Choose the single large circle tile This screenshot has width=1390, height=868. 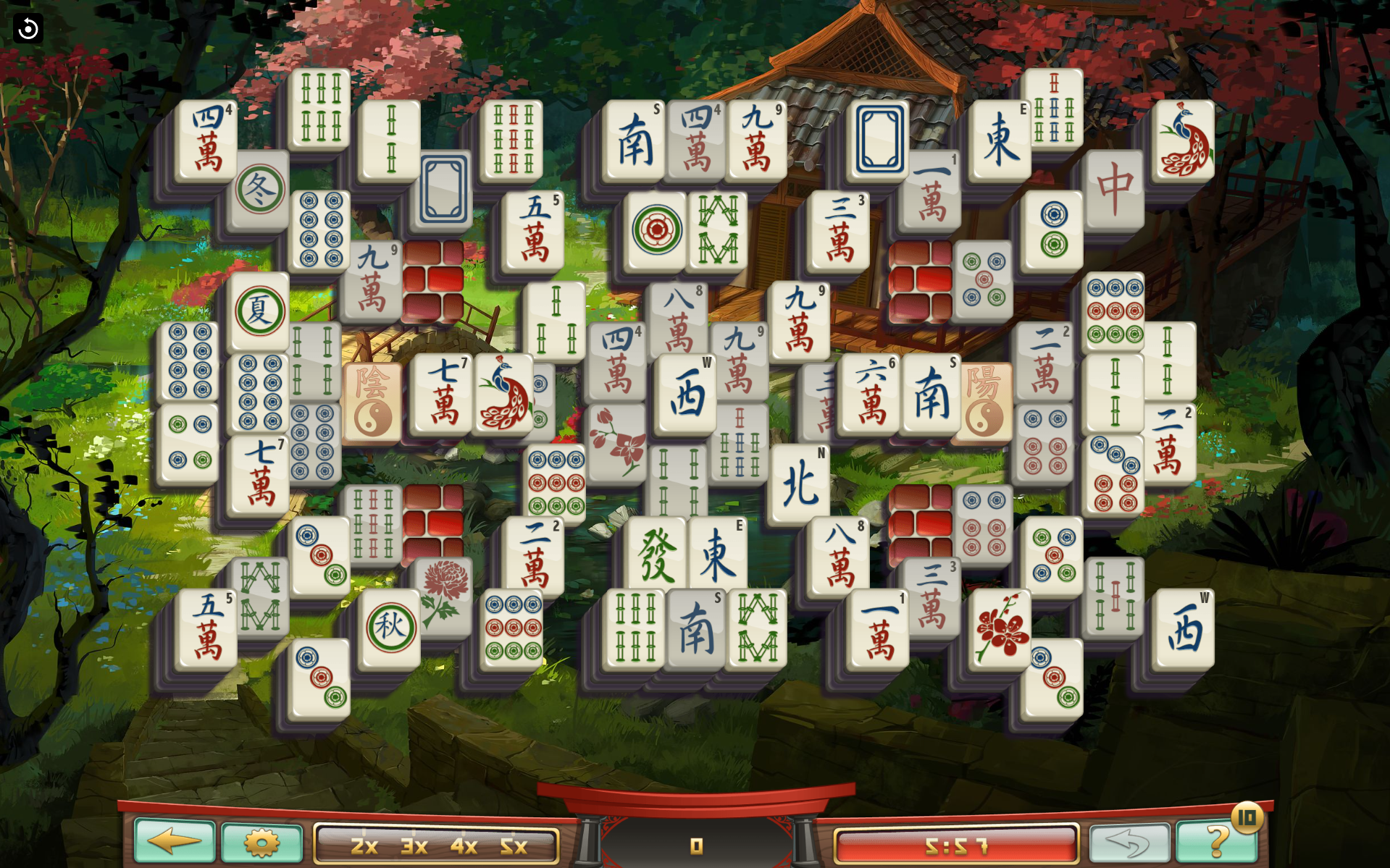[x=656, y=231]
